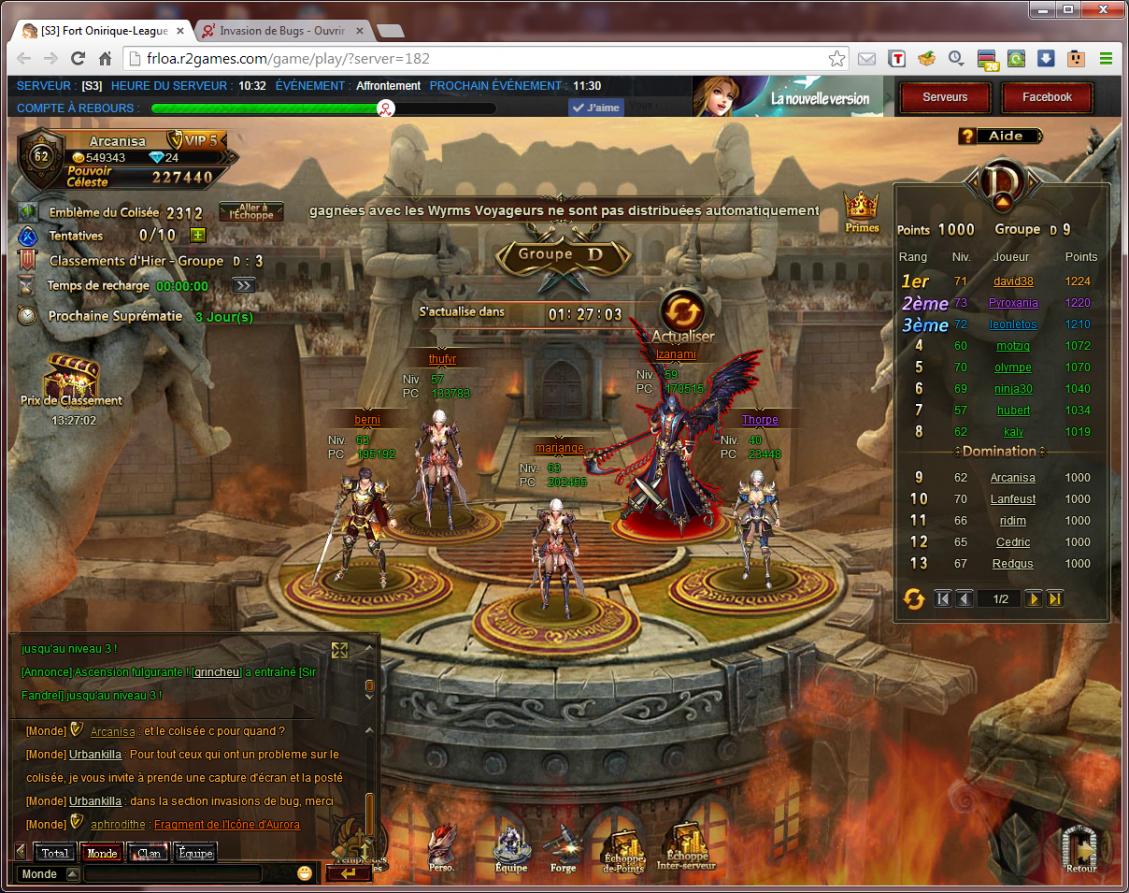Image resolution: width=1129 pixels, height=893 pixels.
Task: Click the Facebook button in the top bar
Action: 1047,98
